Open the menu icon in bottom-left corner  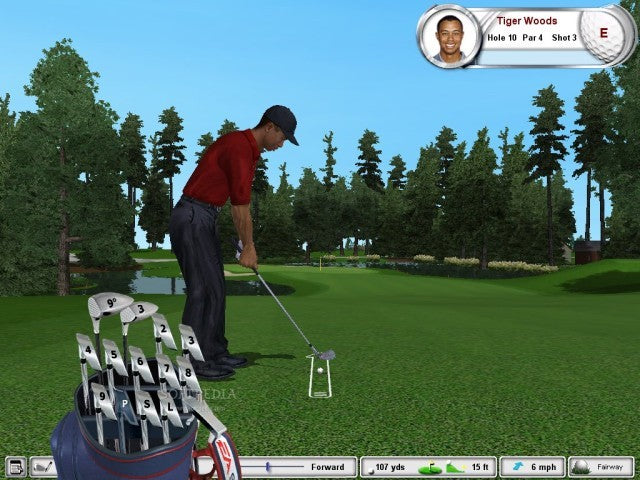tap(15, 467)
